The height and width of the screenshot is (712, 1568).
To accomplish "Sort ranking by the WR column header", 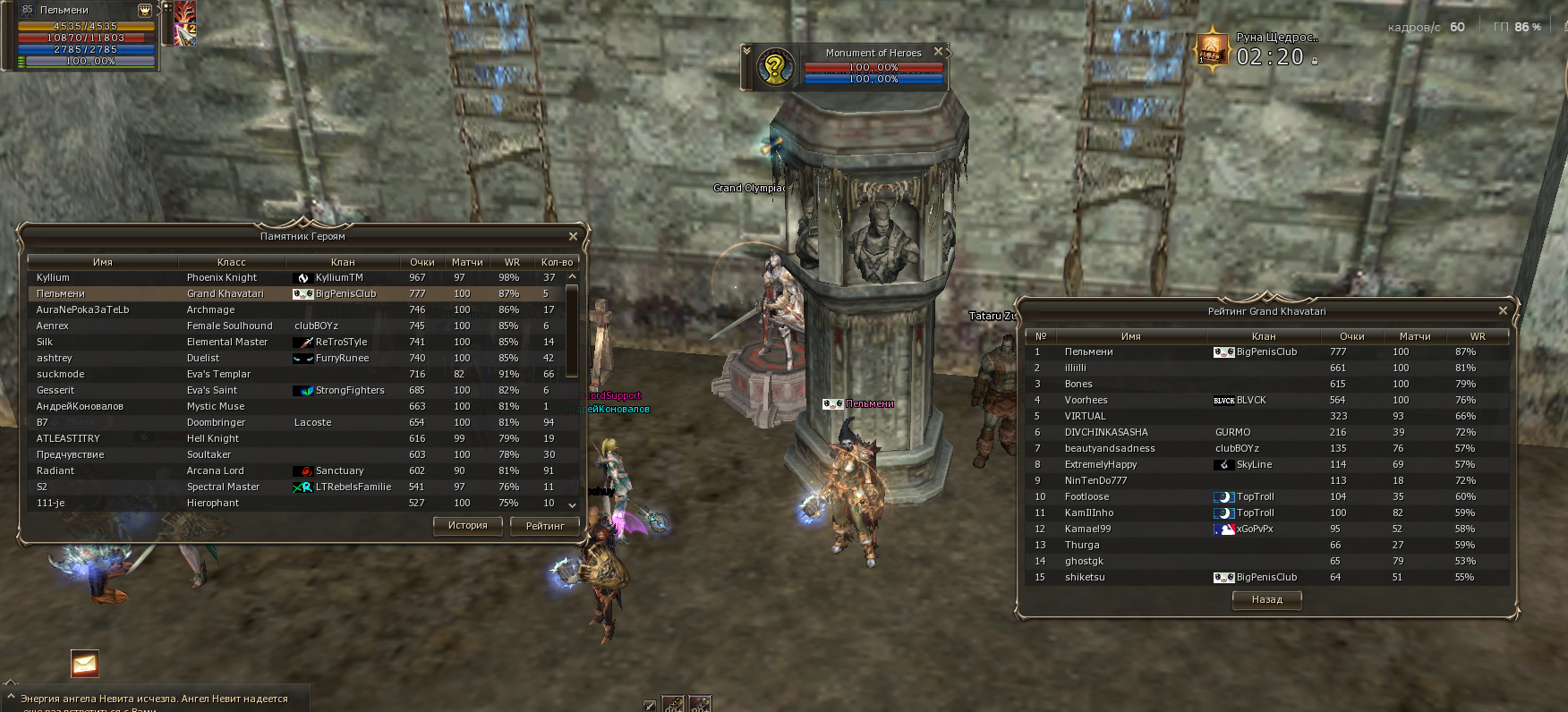I will (1477, 336).
